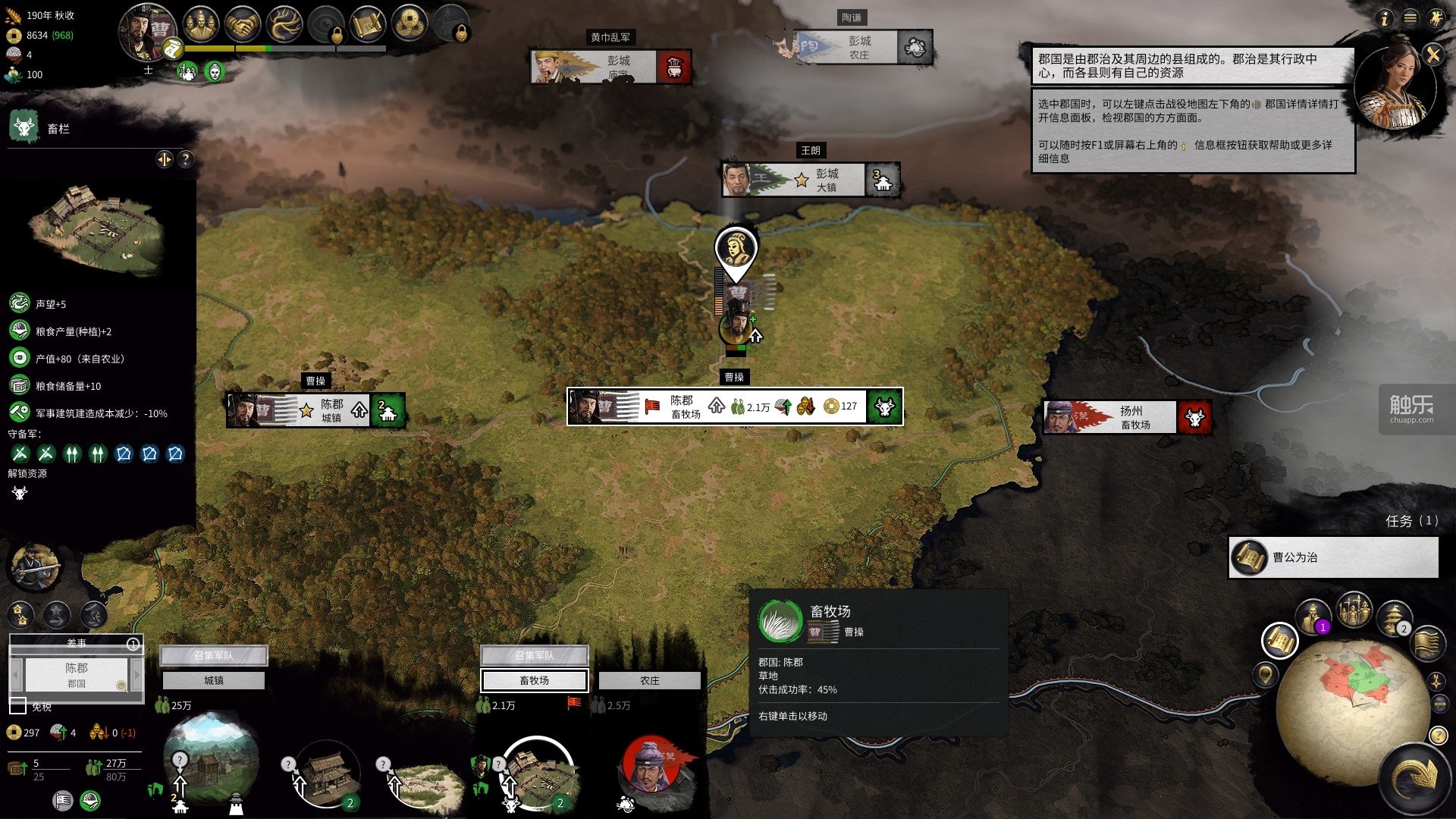This screenshot has height=819, width=1456.
Task: Click 召集军队 above the 城镇 tab
Action: [x=213, y=655]
